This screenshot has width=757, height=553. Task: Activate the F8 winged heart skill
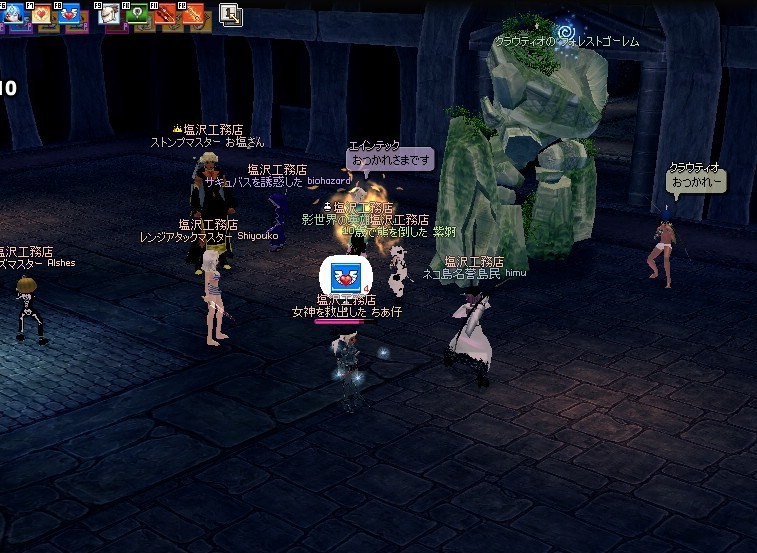point(70,14)
